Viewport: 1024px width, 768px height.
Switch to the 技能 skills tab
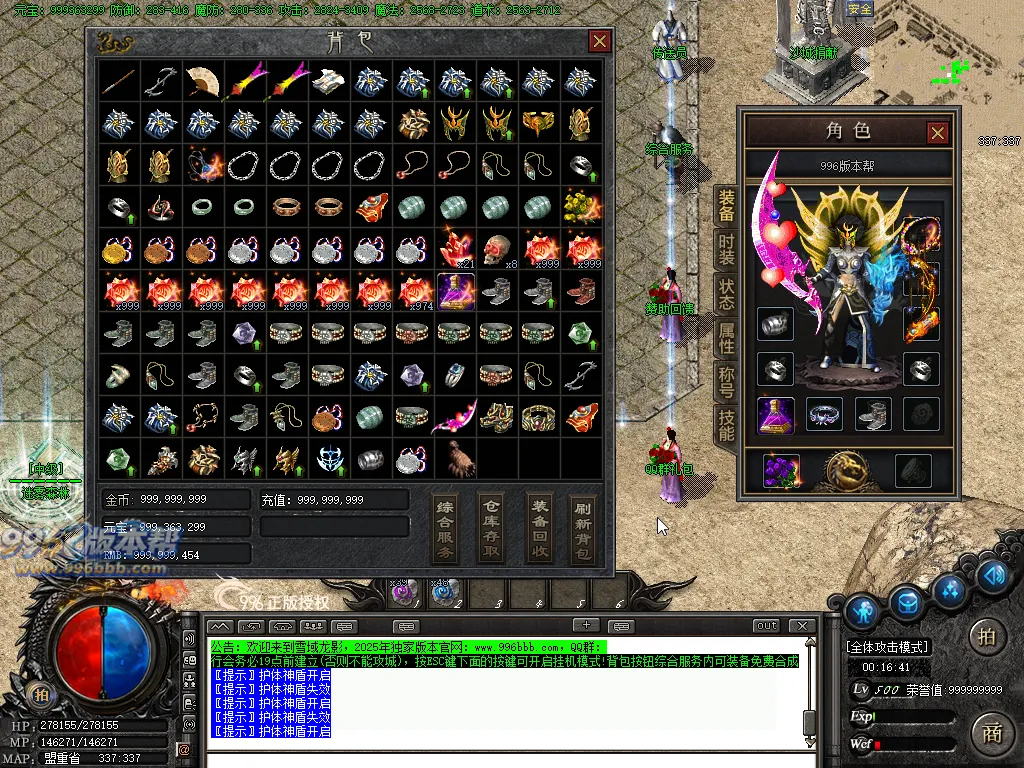[726, 425]
